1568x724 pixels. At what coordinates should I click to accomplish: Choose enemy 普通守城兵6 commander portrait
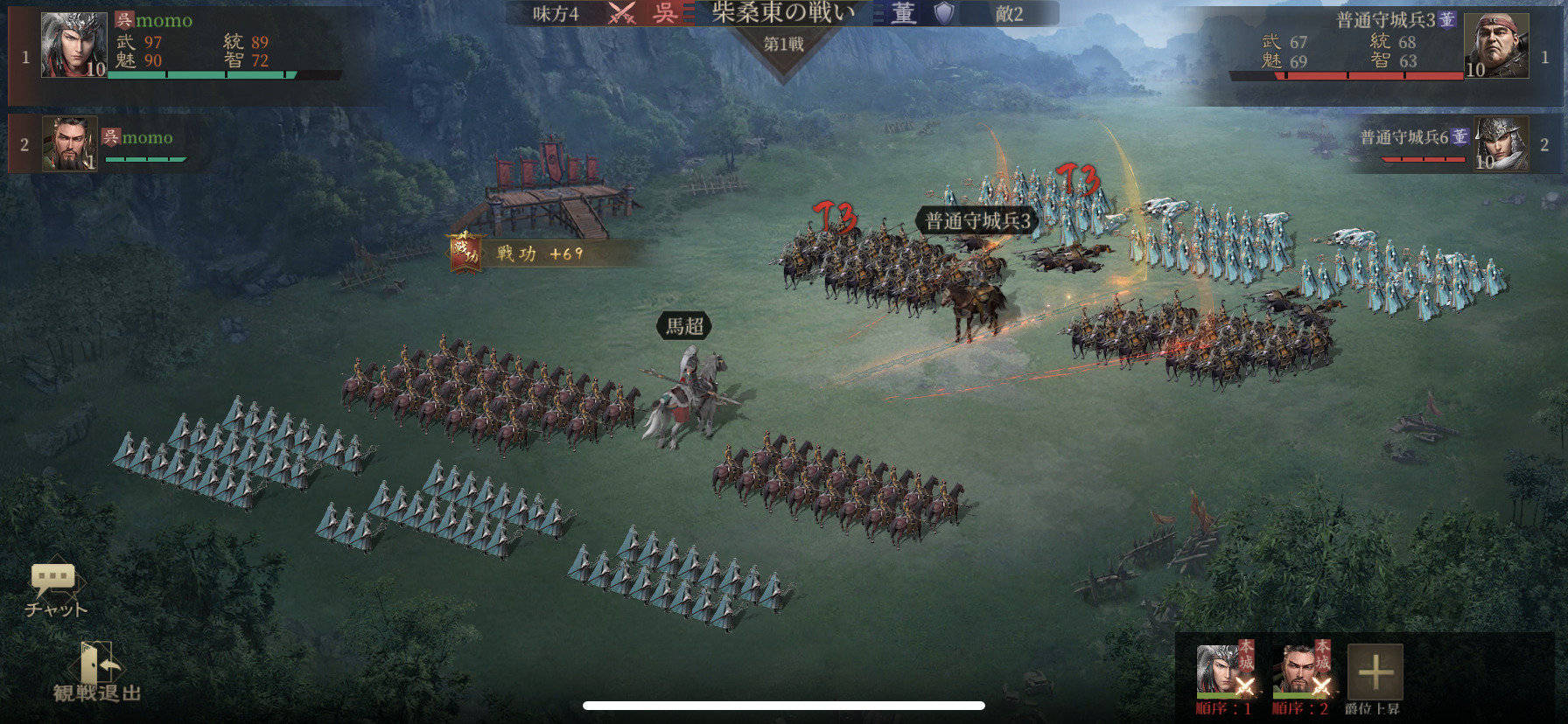1501,144
